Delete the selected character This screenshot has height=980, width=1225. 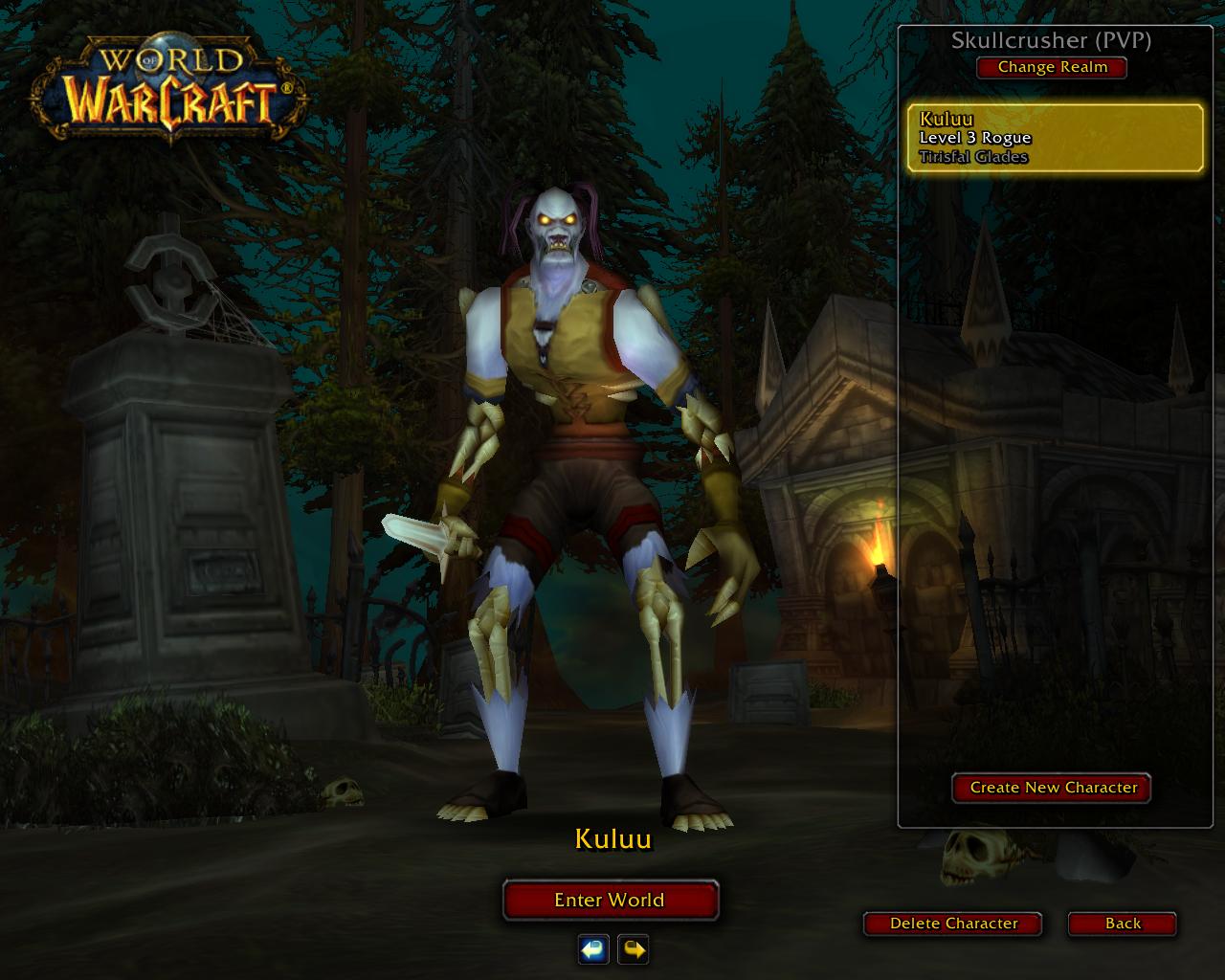[953, 924]
